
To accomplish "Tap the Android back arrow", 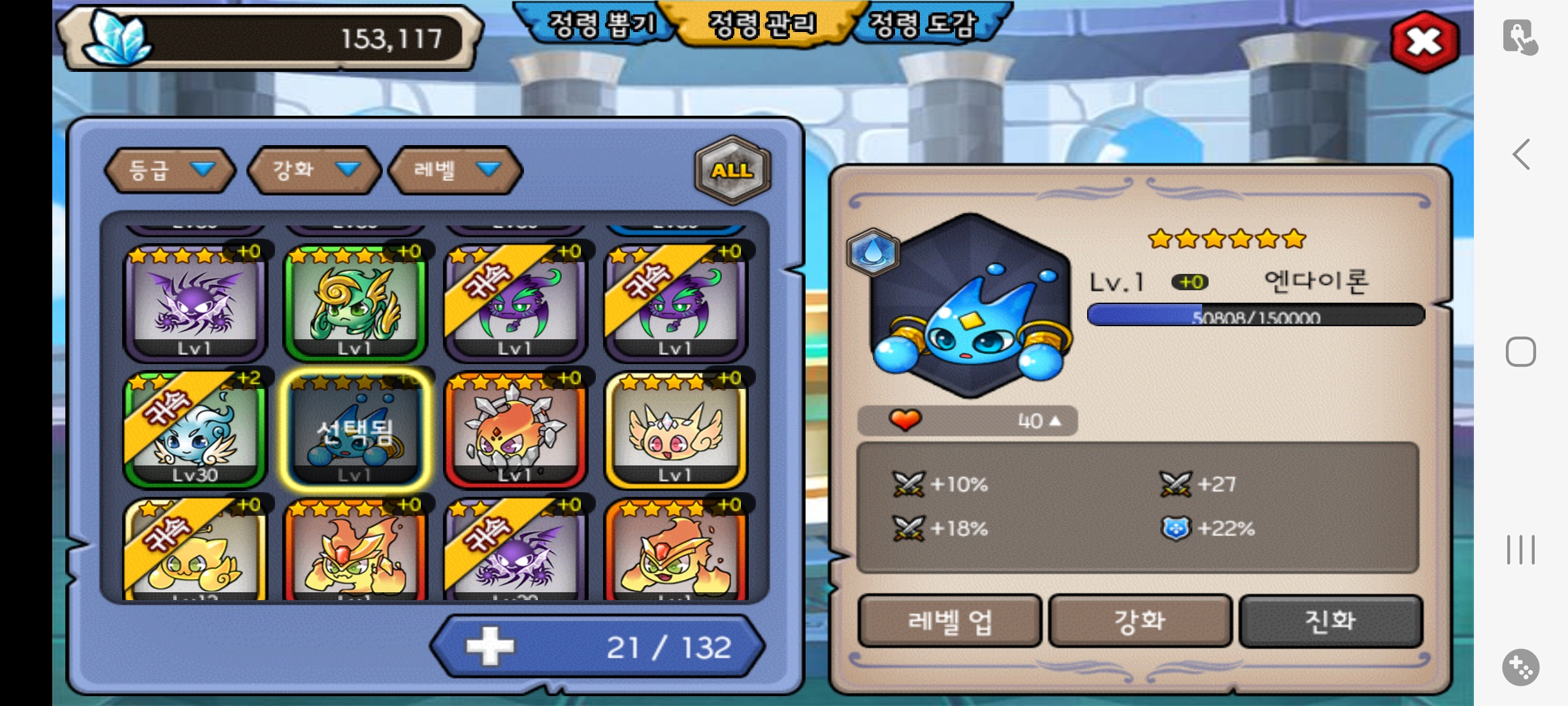I will [x=1521, y=154].
